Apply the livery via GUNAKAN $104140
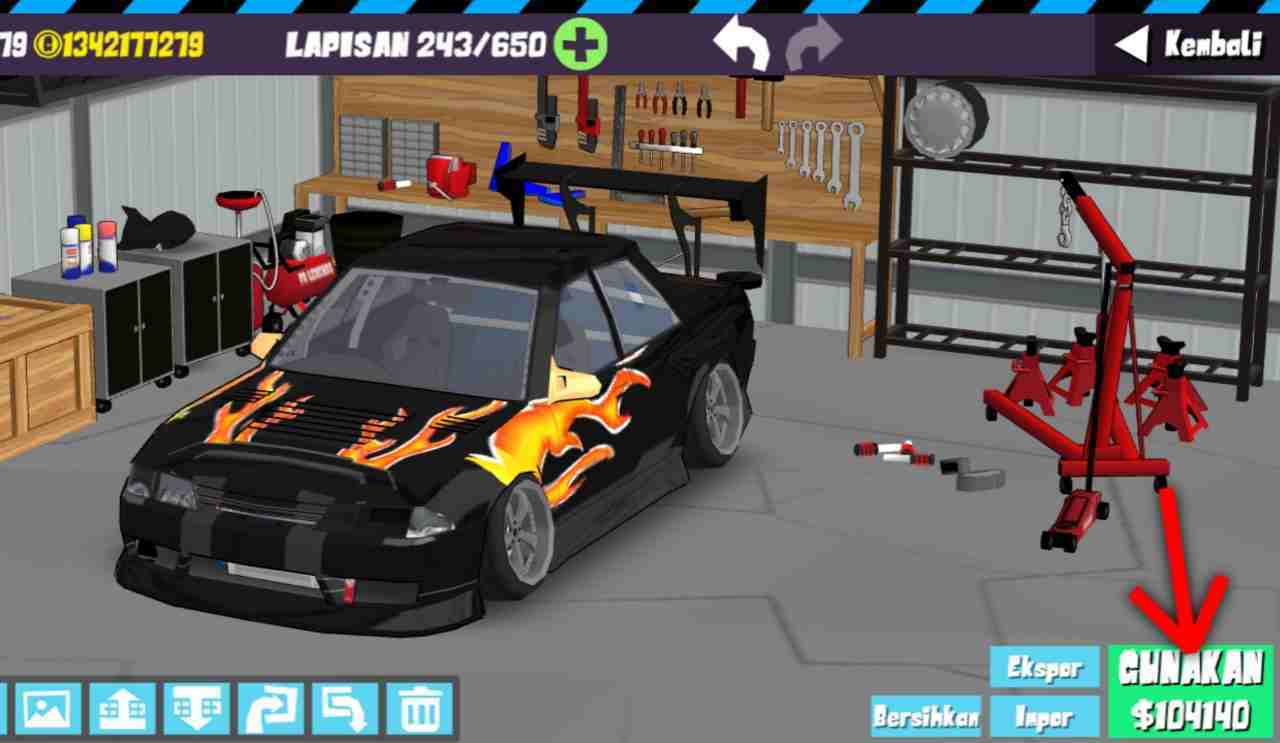This screenshot has width=1280, height=743. point(1189,690)
